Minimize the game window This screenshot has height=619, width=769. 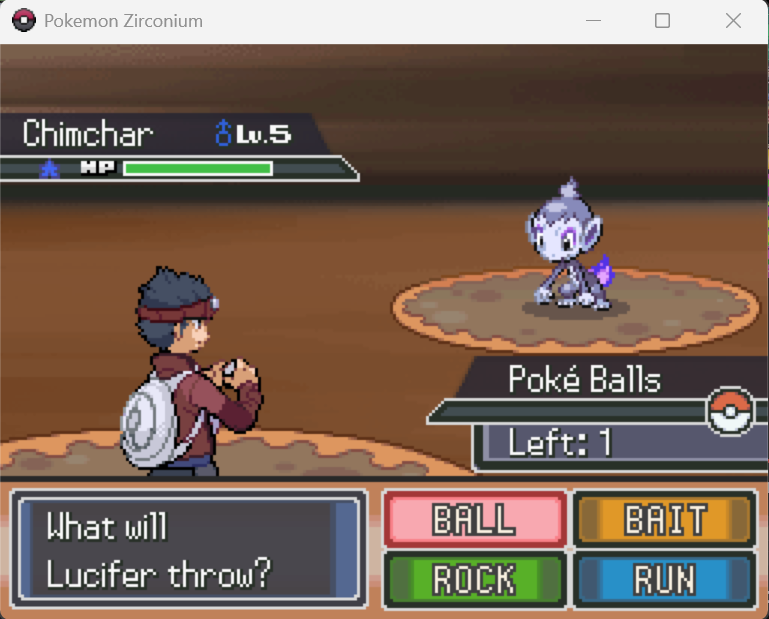click(591, 21)
